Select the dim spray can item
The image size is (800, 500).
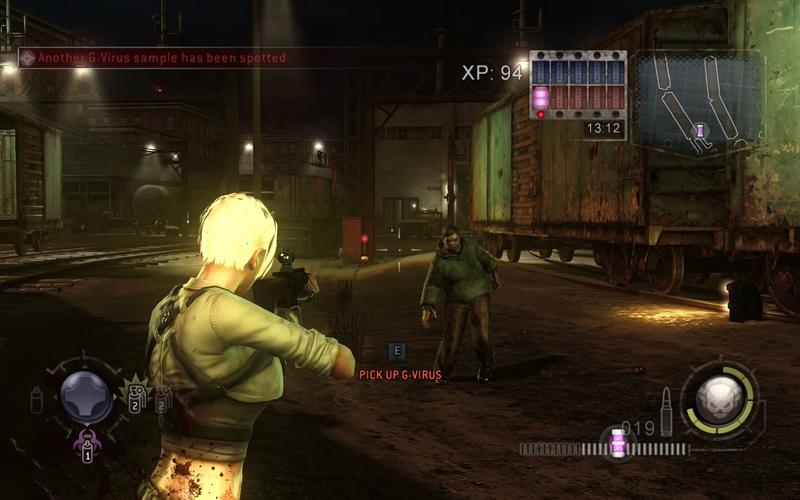click(37, 400)
